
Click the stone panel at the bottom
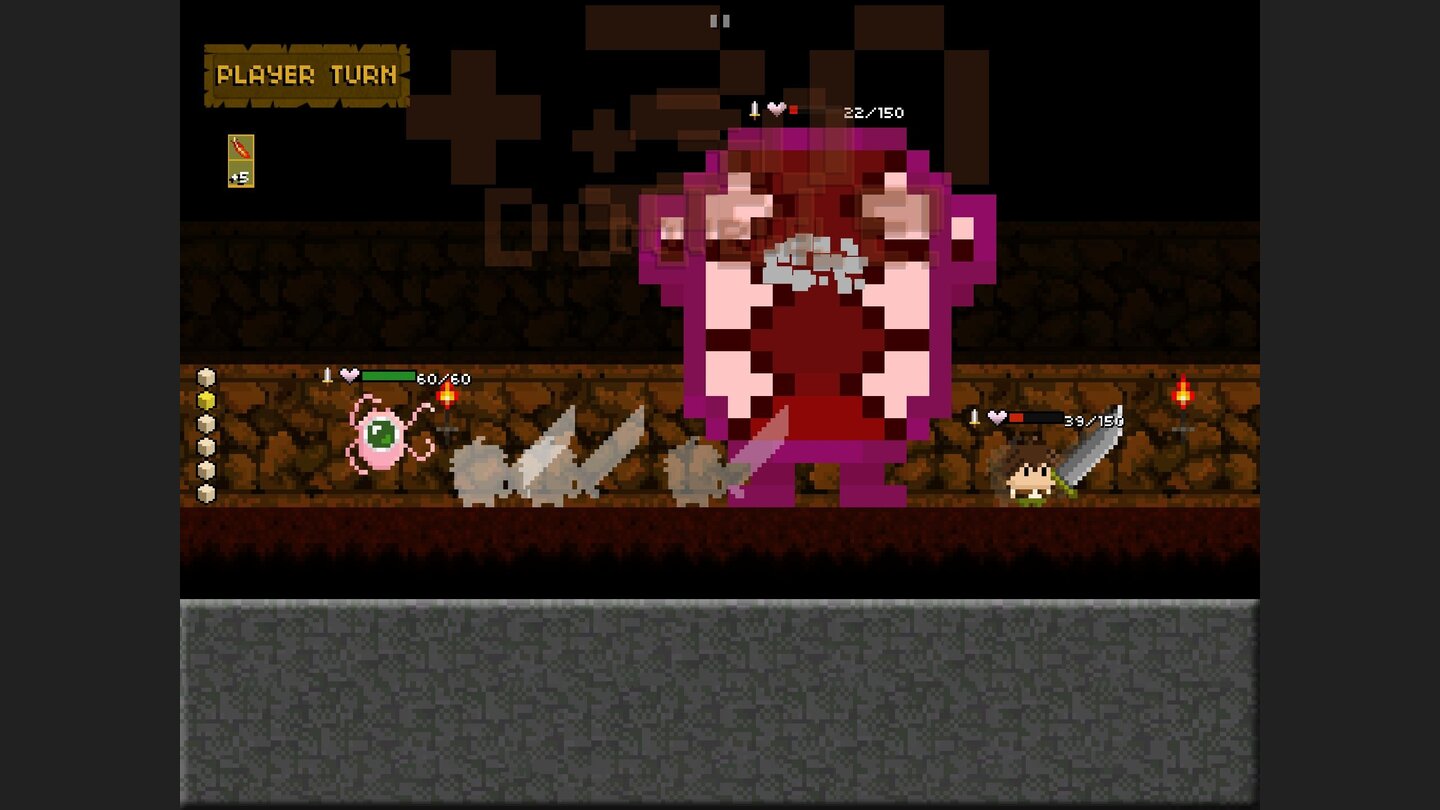720,700
